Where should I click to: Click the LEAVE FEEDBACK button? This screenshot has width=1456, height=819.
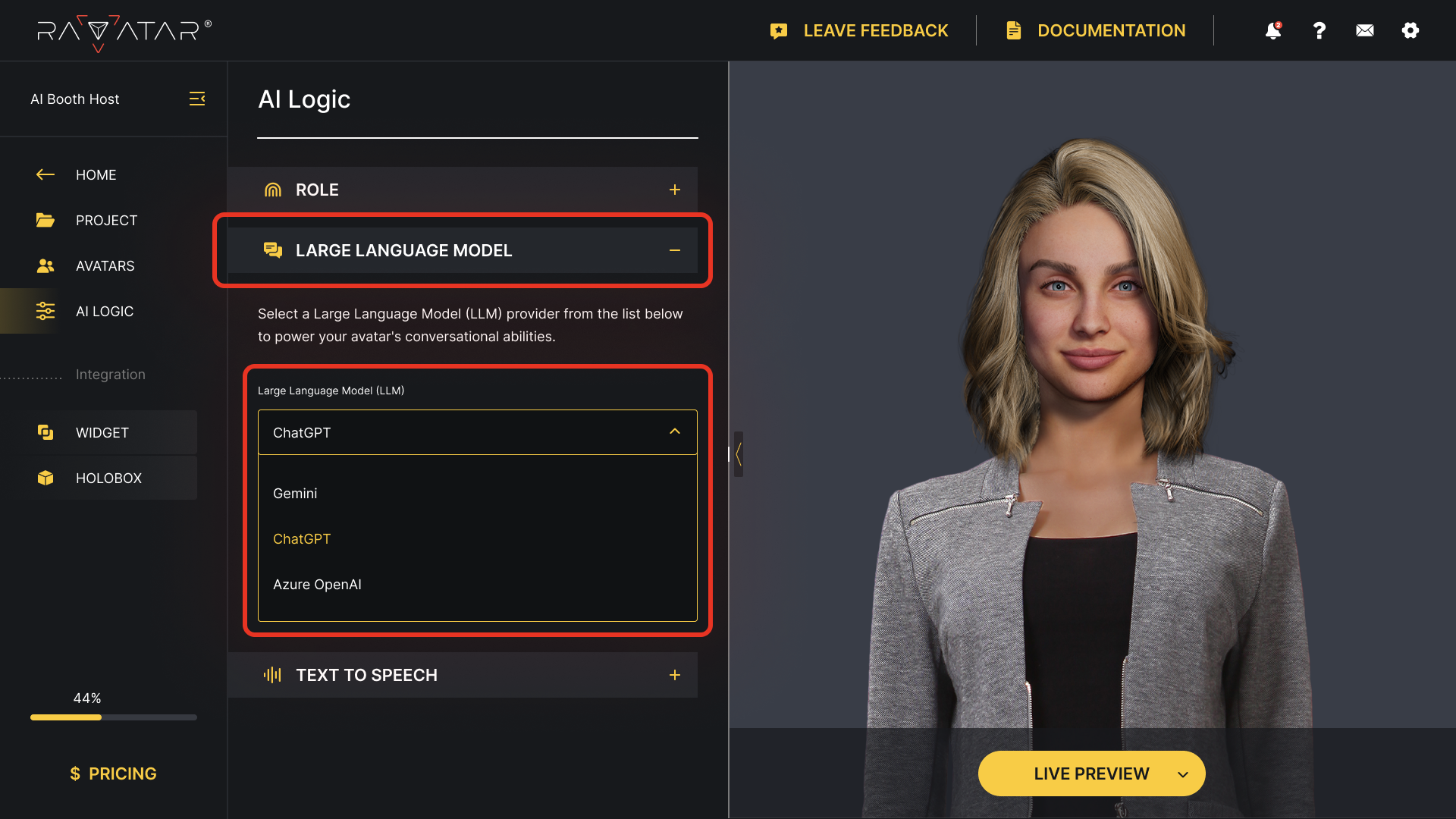click(x=861, y=30)
